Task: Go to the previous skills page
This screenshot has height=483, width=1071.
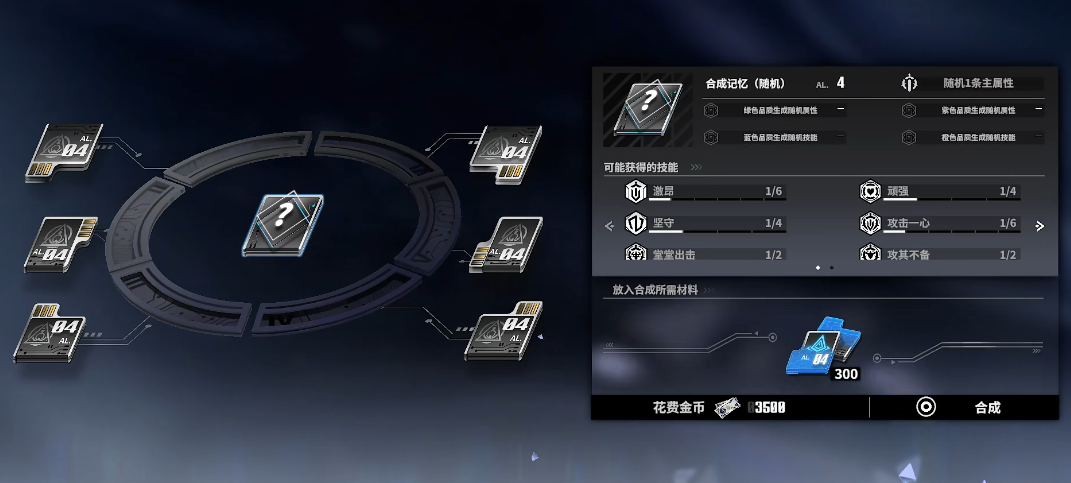Action: coord(609,226)
